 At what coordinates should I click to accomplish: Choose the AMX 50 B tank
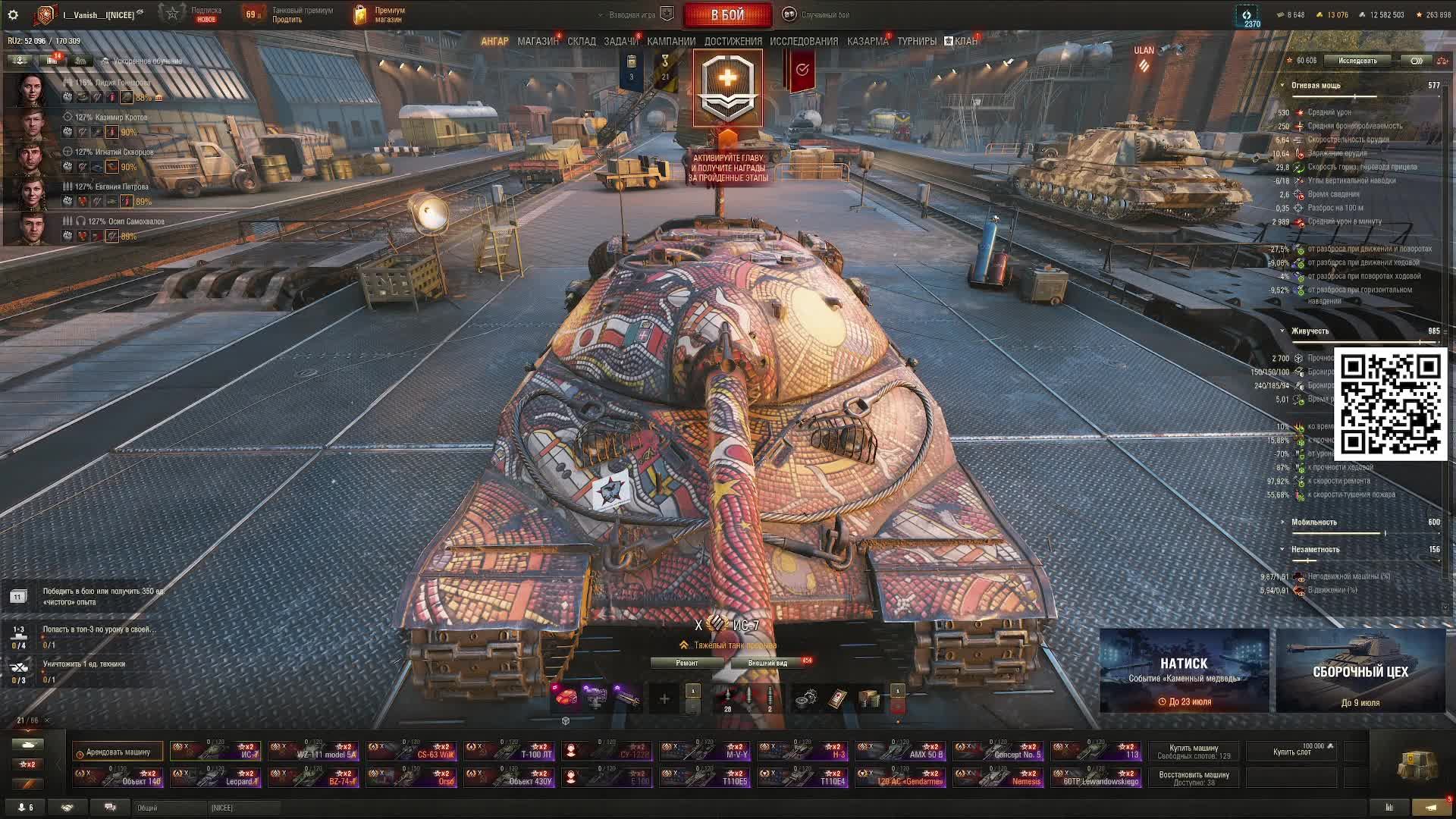click(x=900, y=751)
